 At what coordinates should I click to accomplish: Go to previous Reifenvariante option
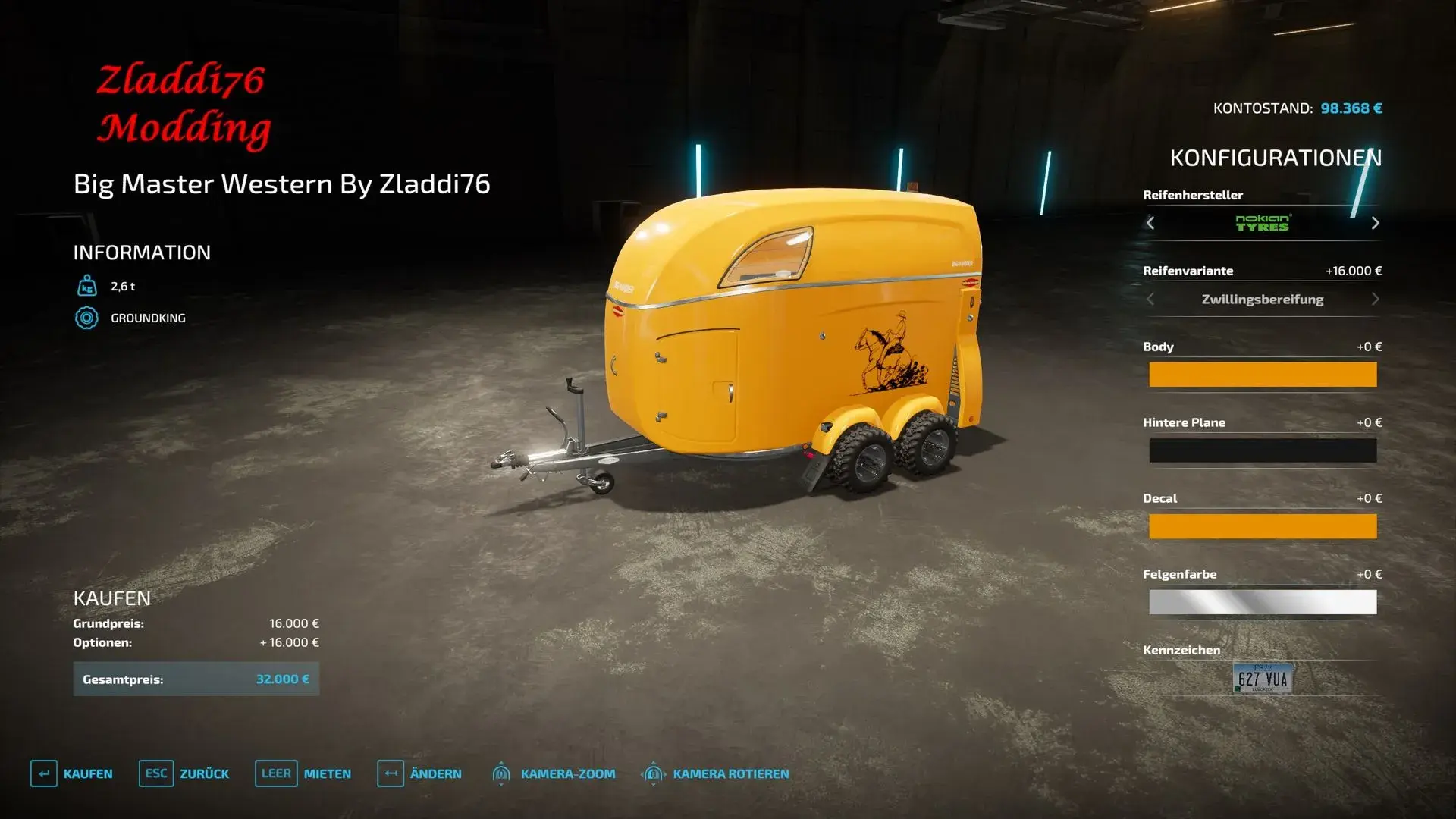tap(1150, 299)
